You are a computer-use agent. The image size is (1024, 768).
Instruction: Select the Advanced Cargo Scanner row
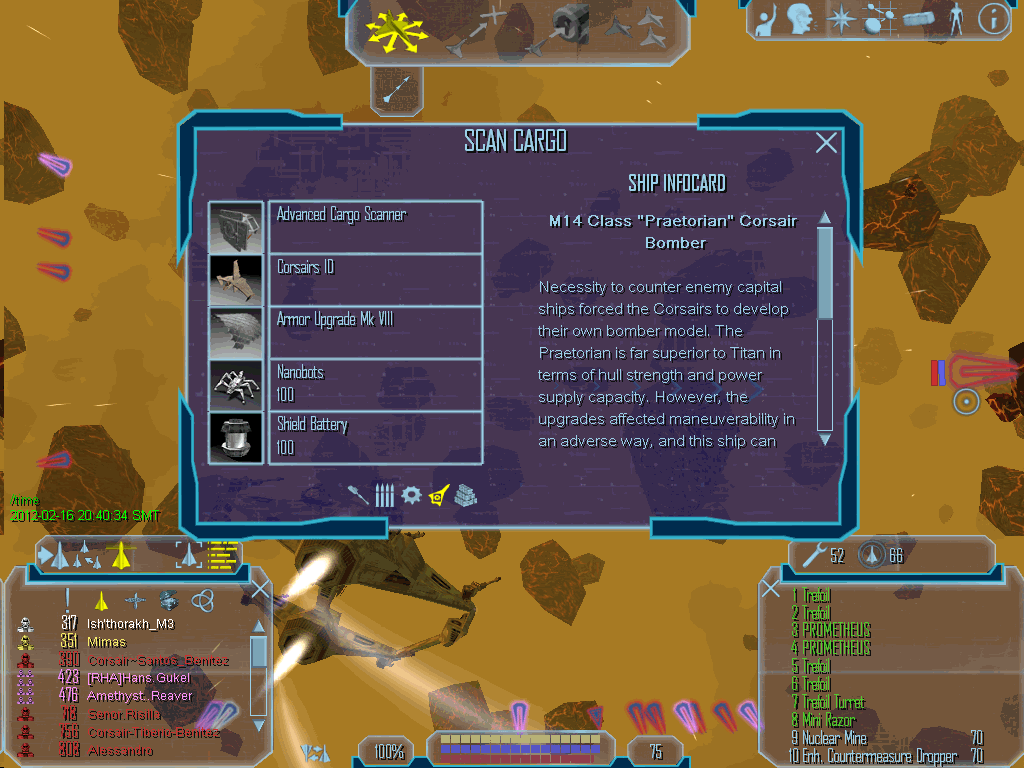tap(375, 227)
